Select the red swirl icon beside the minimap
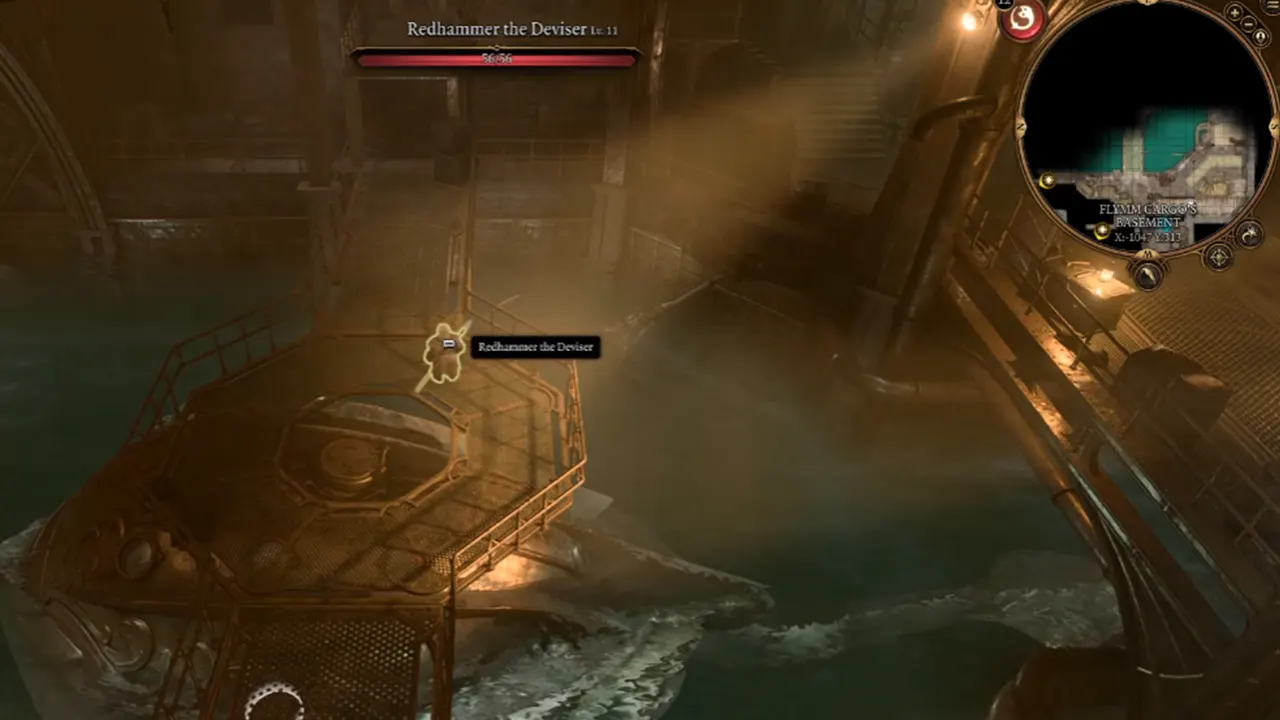The width and height of the screenshot is (1280, 720). point(1022,19)
